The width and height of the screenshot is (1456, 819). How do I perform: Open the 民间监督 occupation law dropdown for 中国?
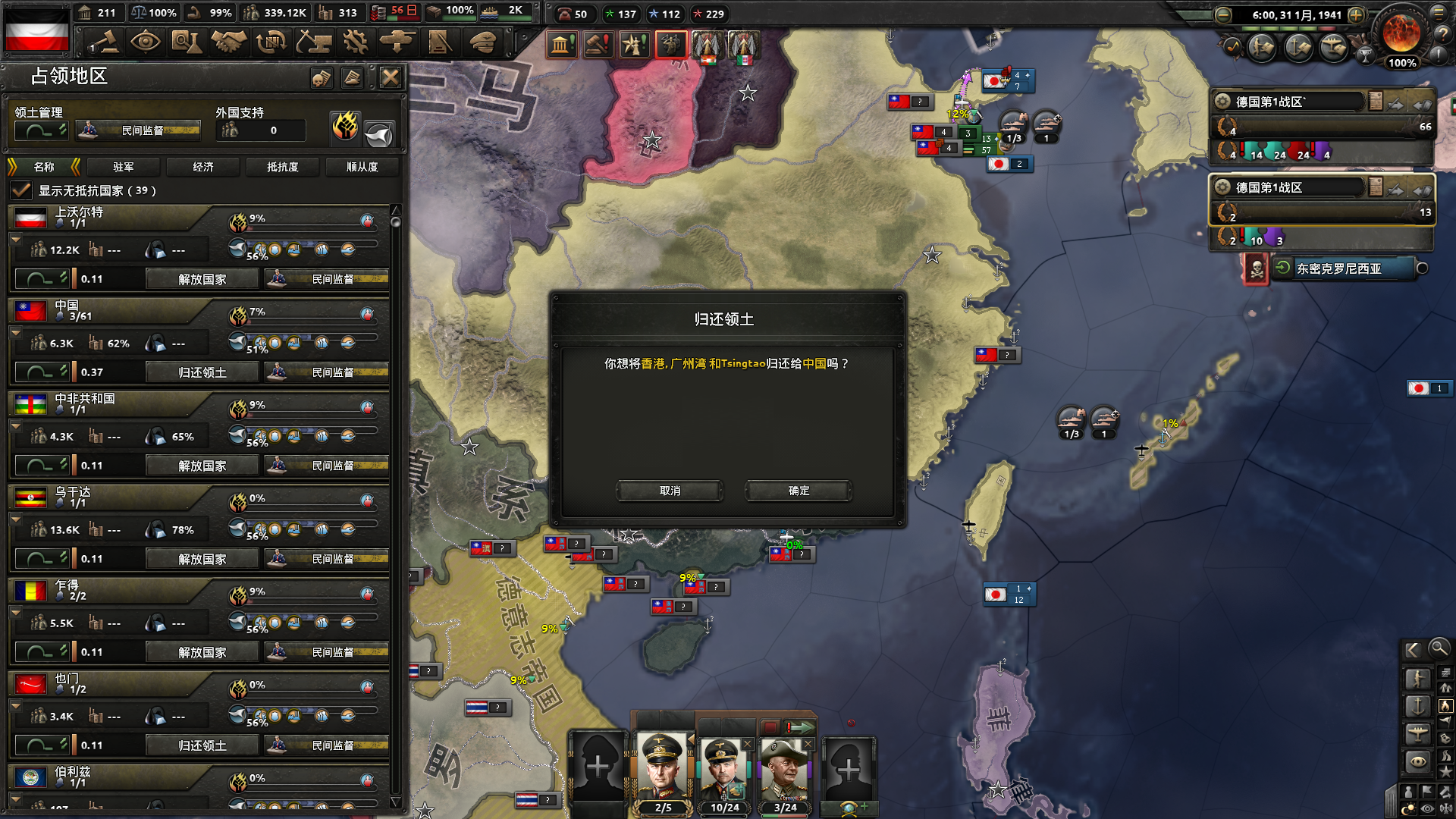(326, 372)
